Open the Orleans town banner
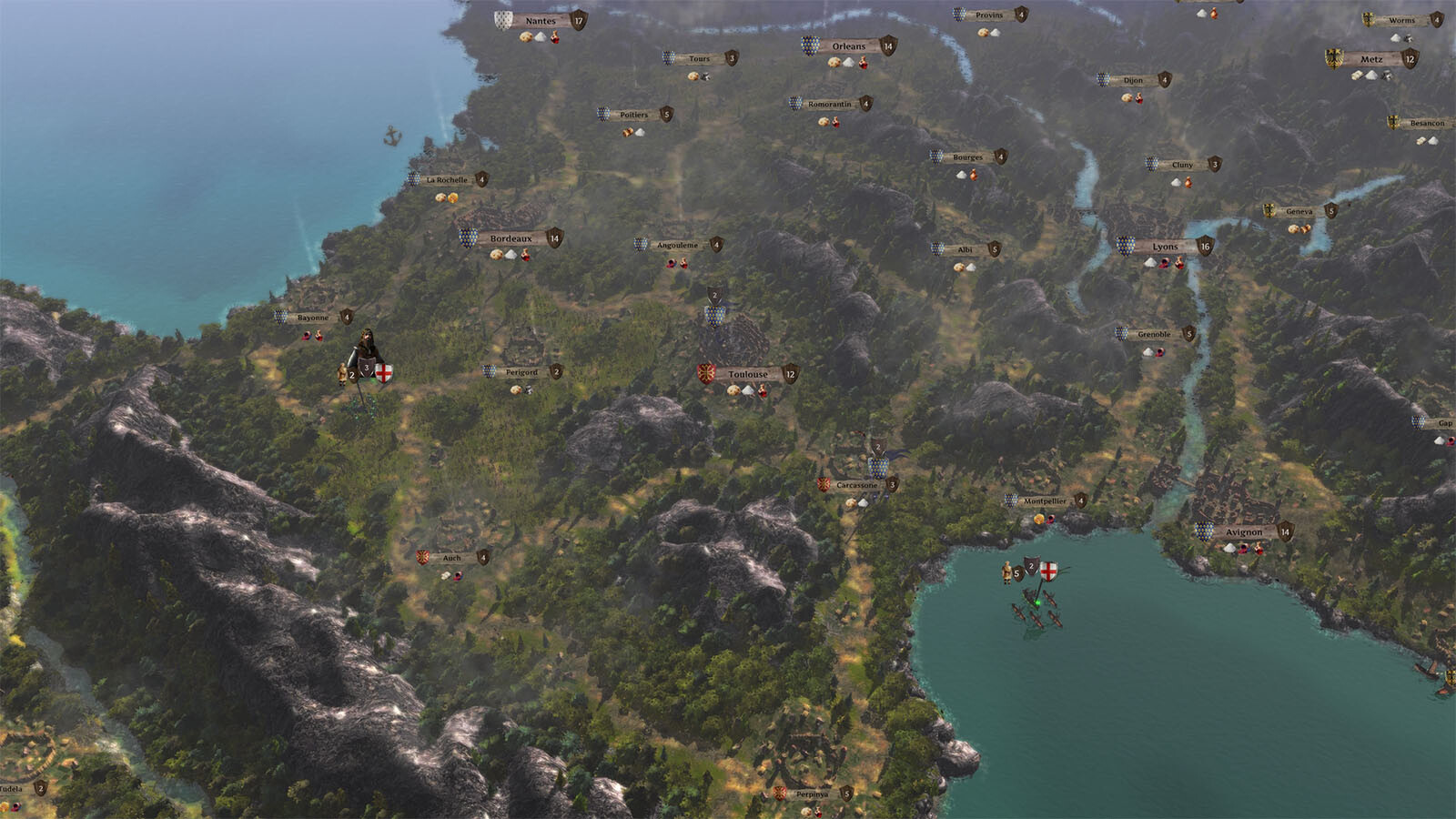 849,46
